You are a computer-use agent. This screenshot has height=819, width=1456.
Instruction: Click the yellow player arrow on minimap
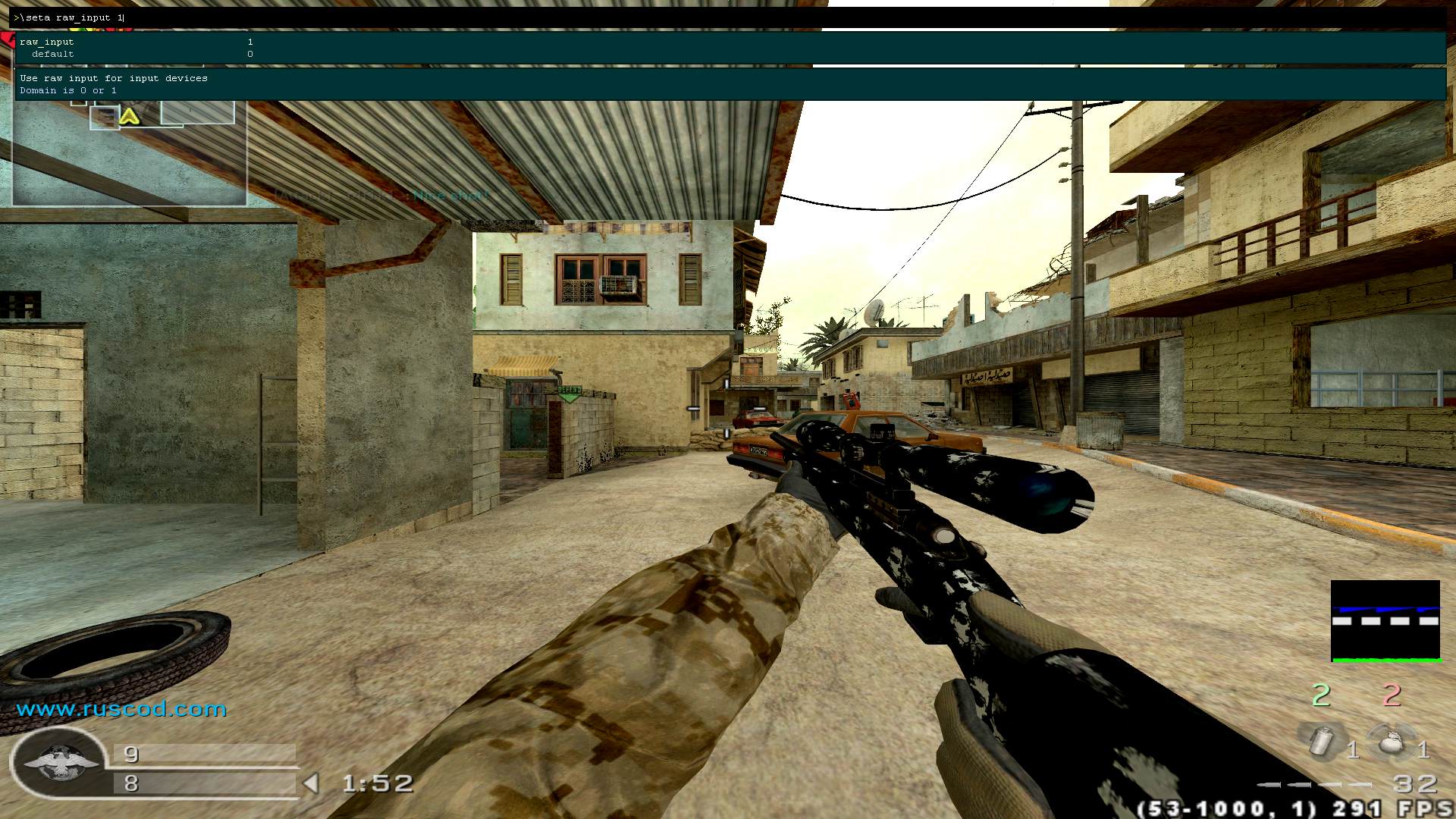click(129, 117)
